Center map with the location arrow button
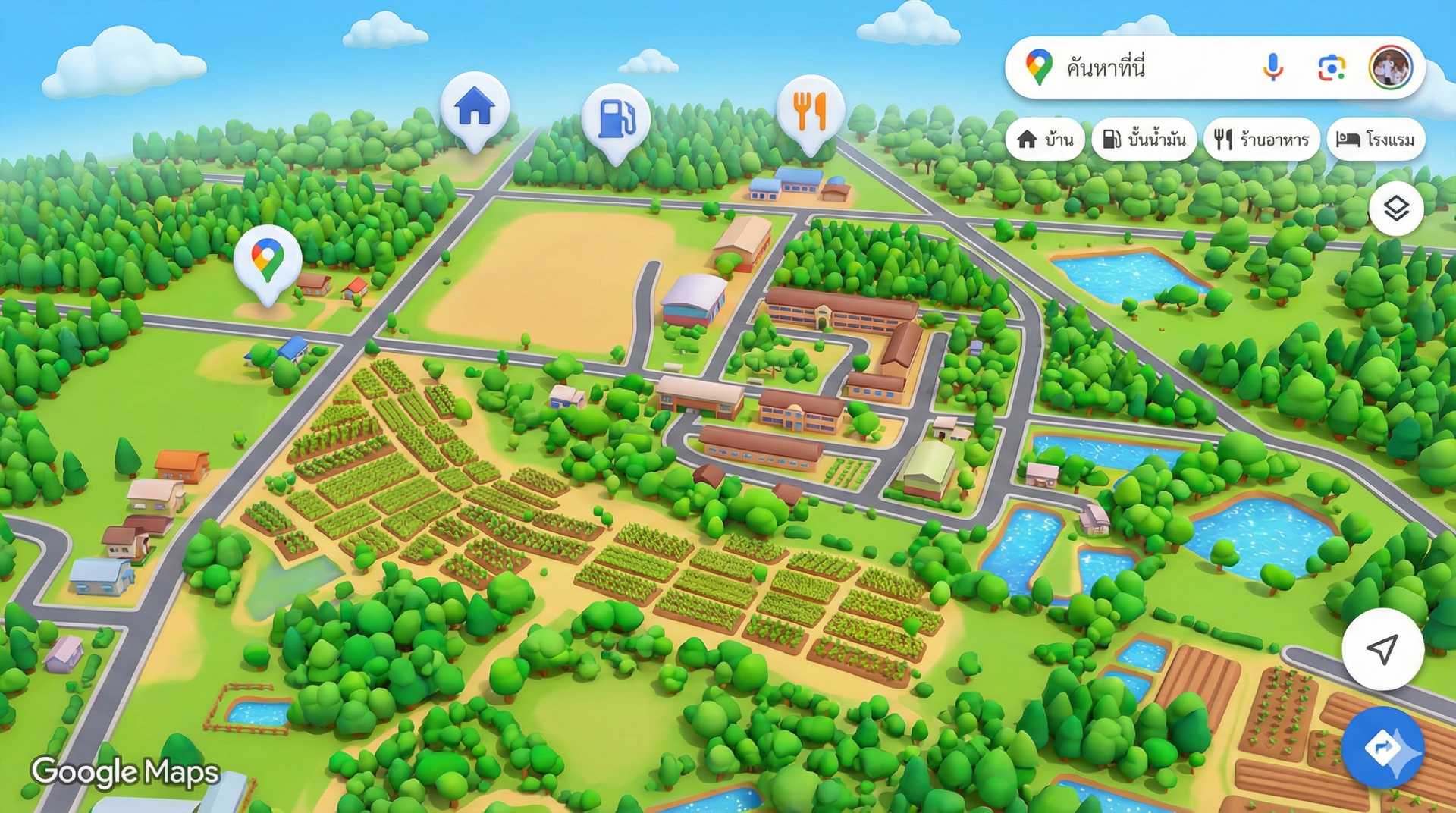This screenshot has width=1456, height=813. click(1382, 648)
